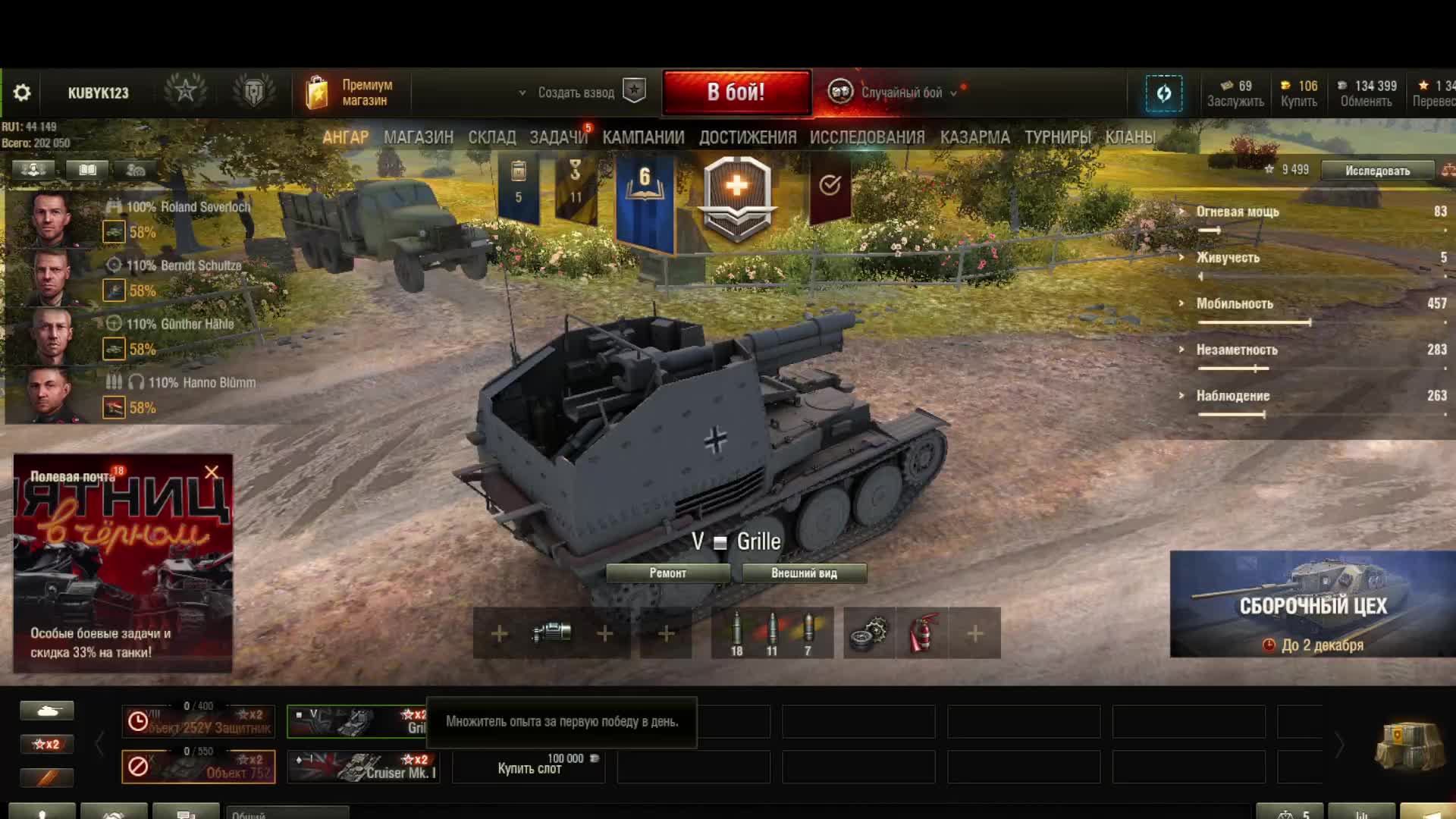1456x819 pixels.
Task: Open the СКЛАД tab
Action: pos(491,137)
